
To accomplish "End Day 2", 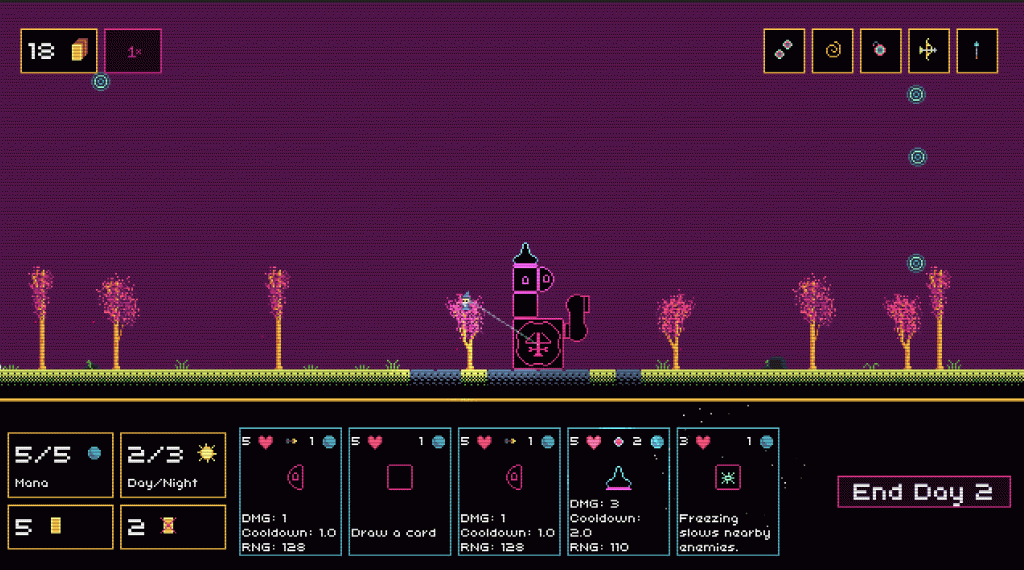I will tap(923, 492).
